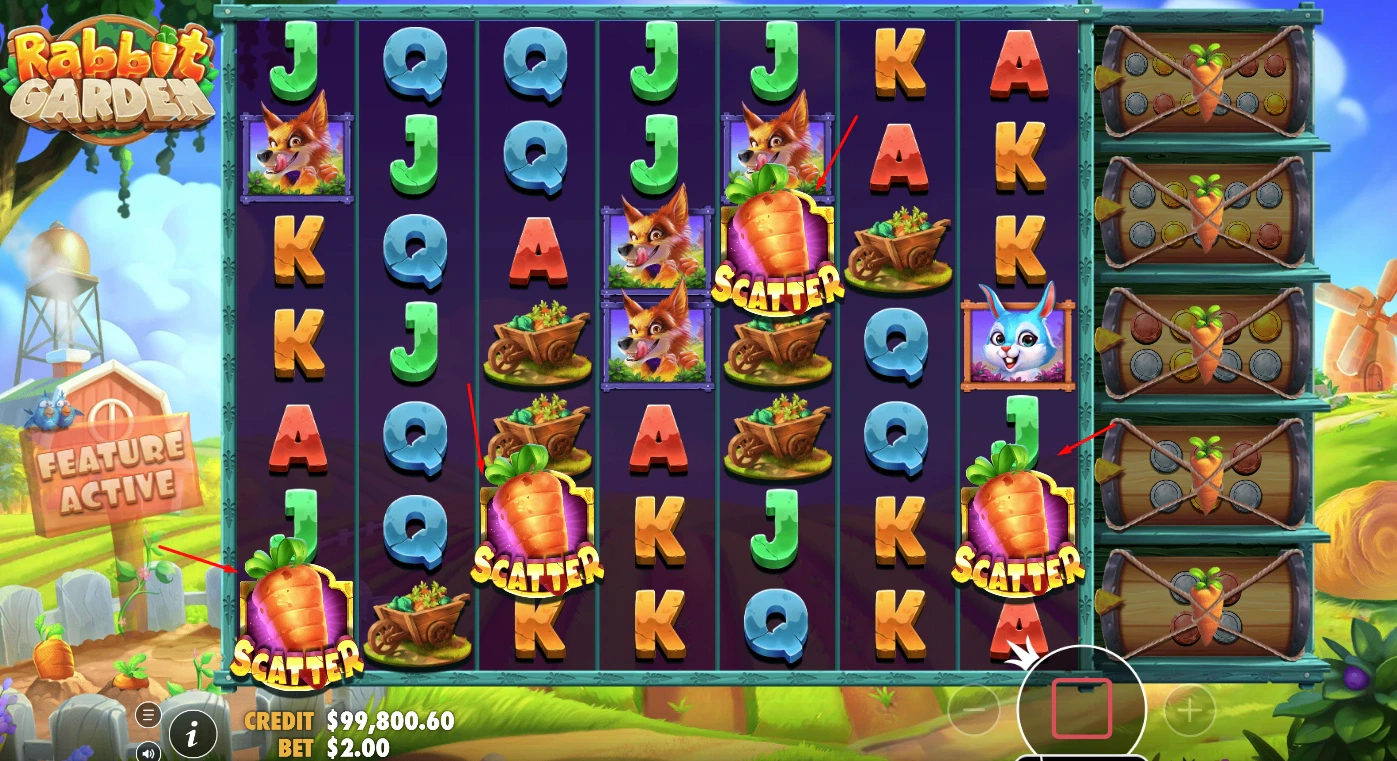Viewport: 1397px width, 761px height.
Task: Decrease the bet with the minus button
Action: click(973, 710)
